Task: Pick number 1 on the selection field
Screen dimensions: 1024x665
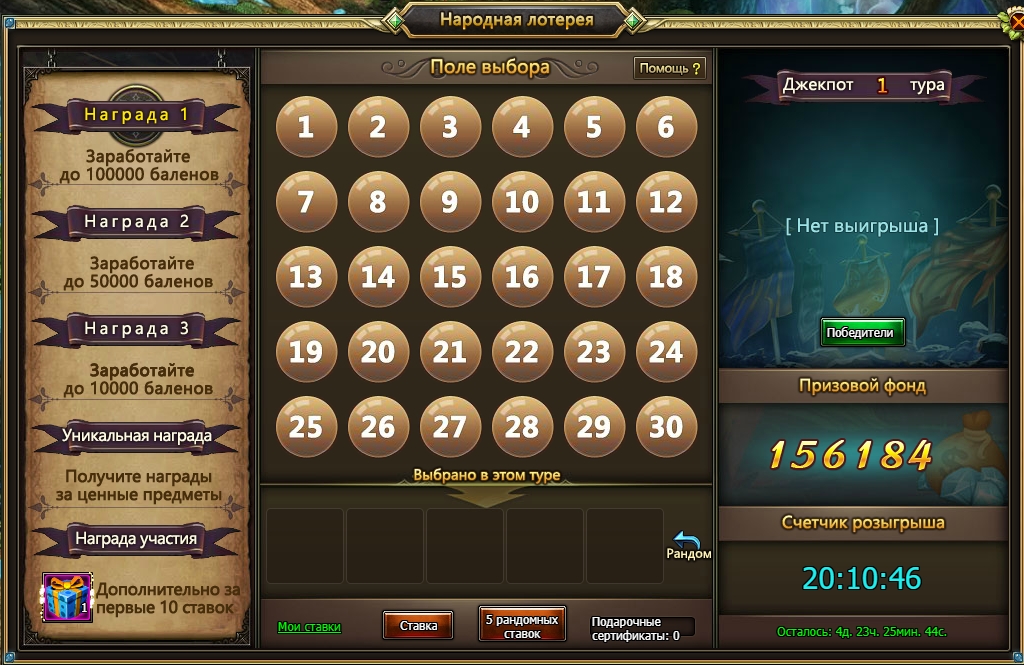Action: [305, 126]
